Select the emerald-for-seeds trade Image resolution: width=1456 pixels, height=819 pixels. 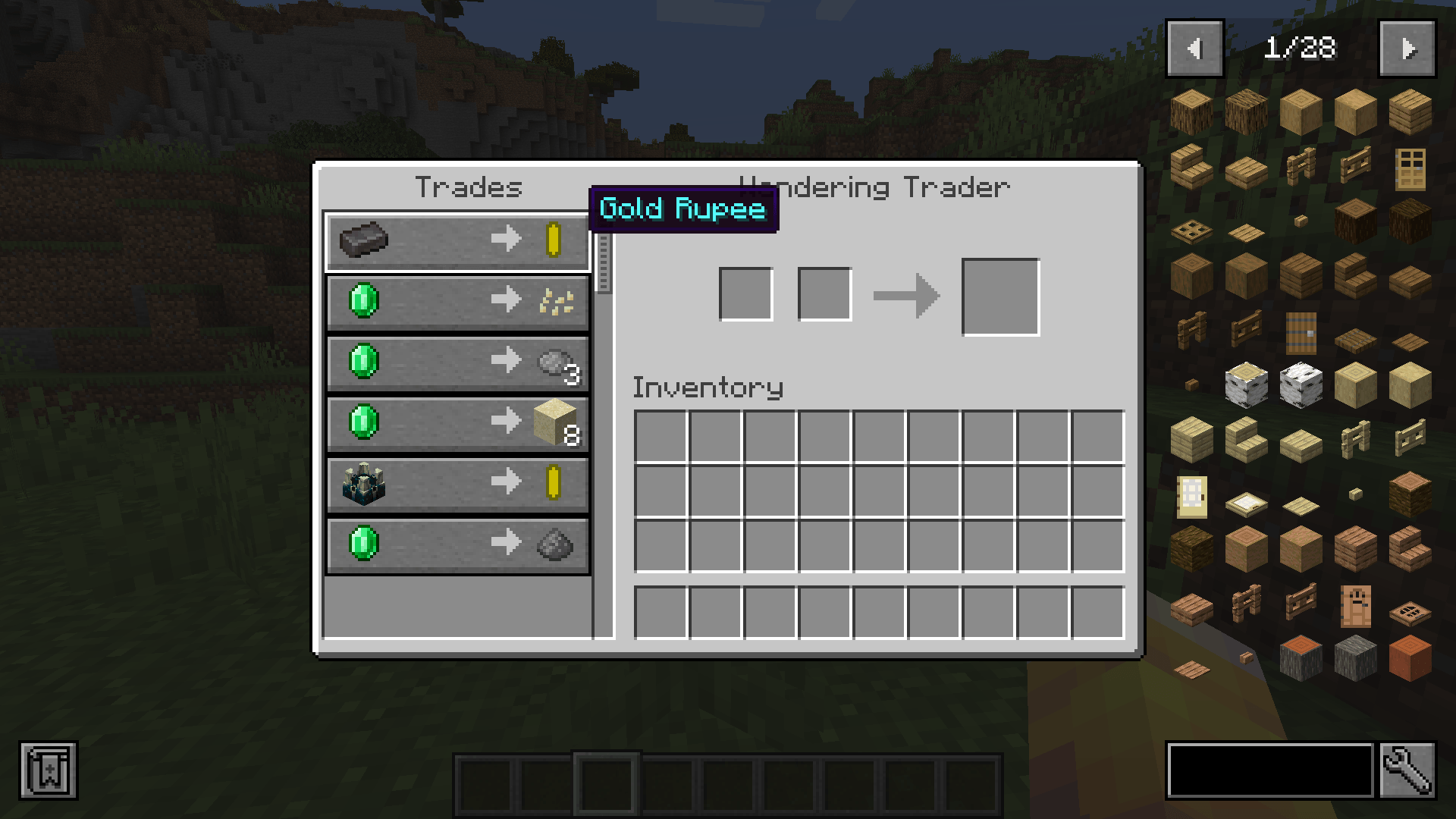[x=457, y=302]
